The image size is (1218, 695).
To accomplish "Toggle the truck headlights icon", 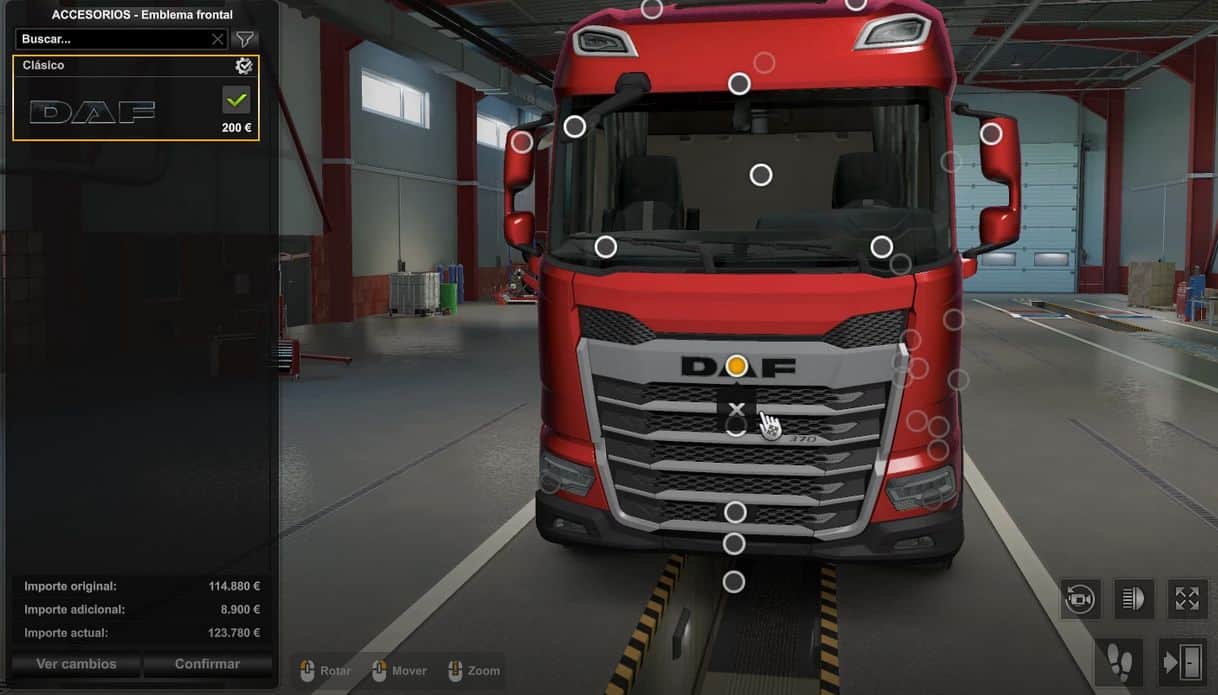I will (1133, 599).
